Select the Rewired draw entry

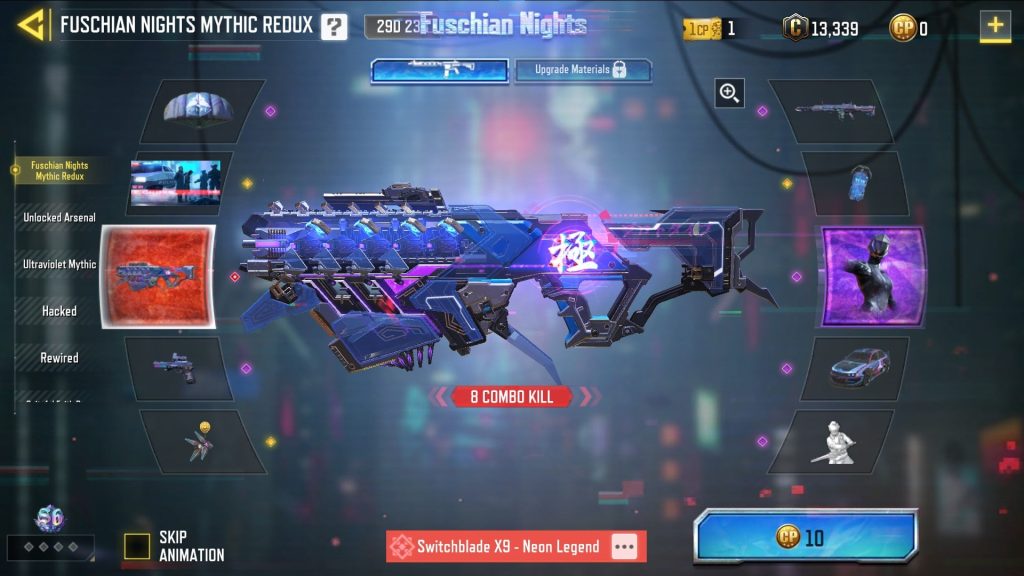(x=59, y=358)
